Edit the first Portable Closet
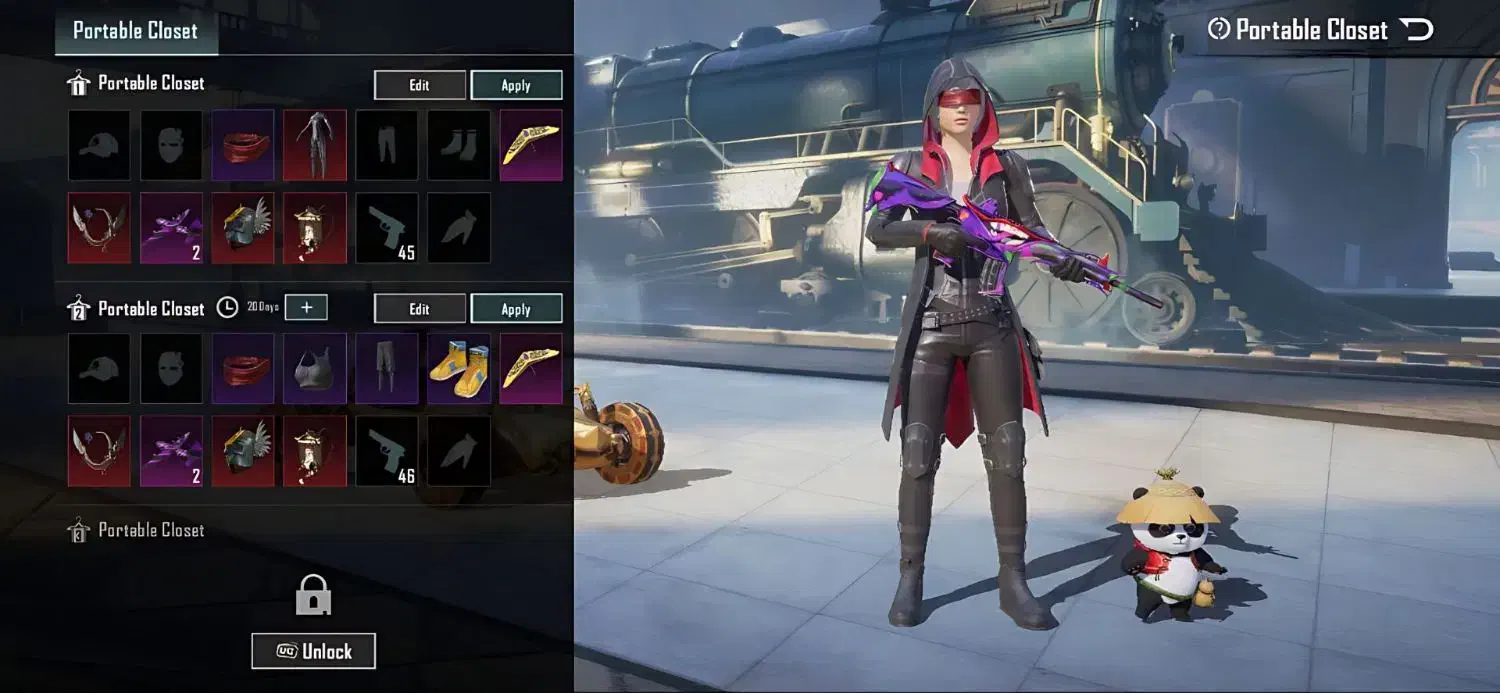The width and height of the screenshot is (1500, 693). pyautogui.click(x=420, y=85)
